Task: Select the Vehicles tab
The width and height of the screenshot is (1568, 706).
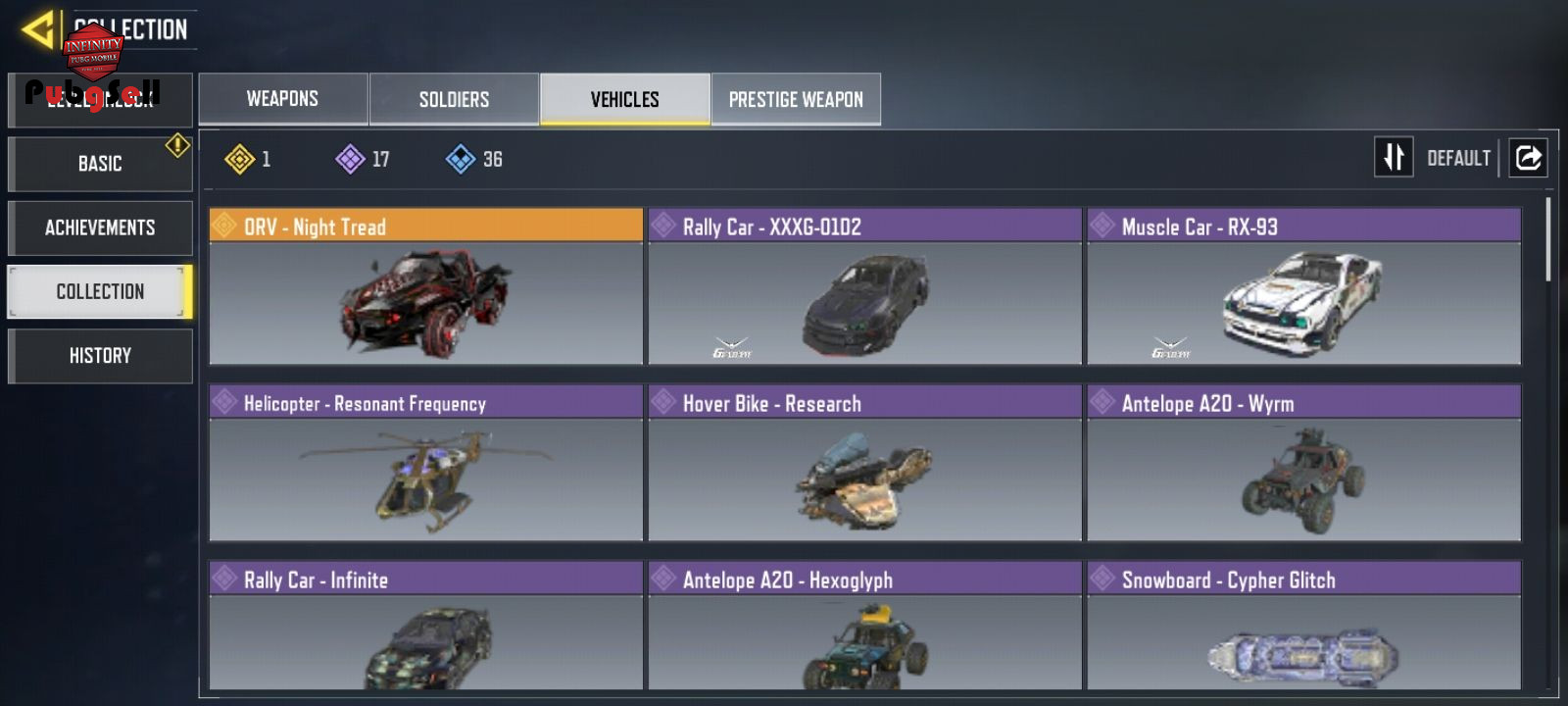Action: (x=624, y=99)
